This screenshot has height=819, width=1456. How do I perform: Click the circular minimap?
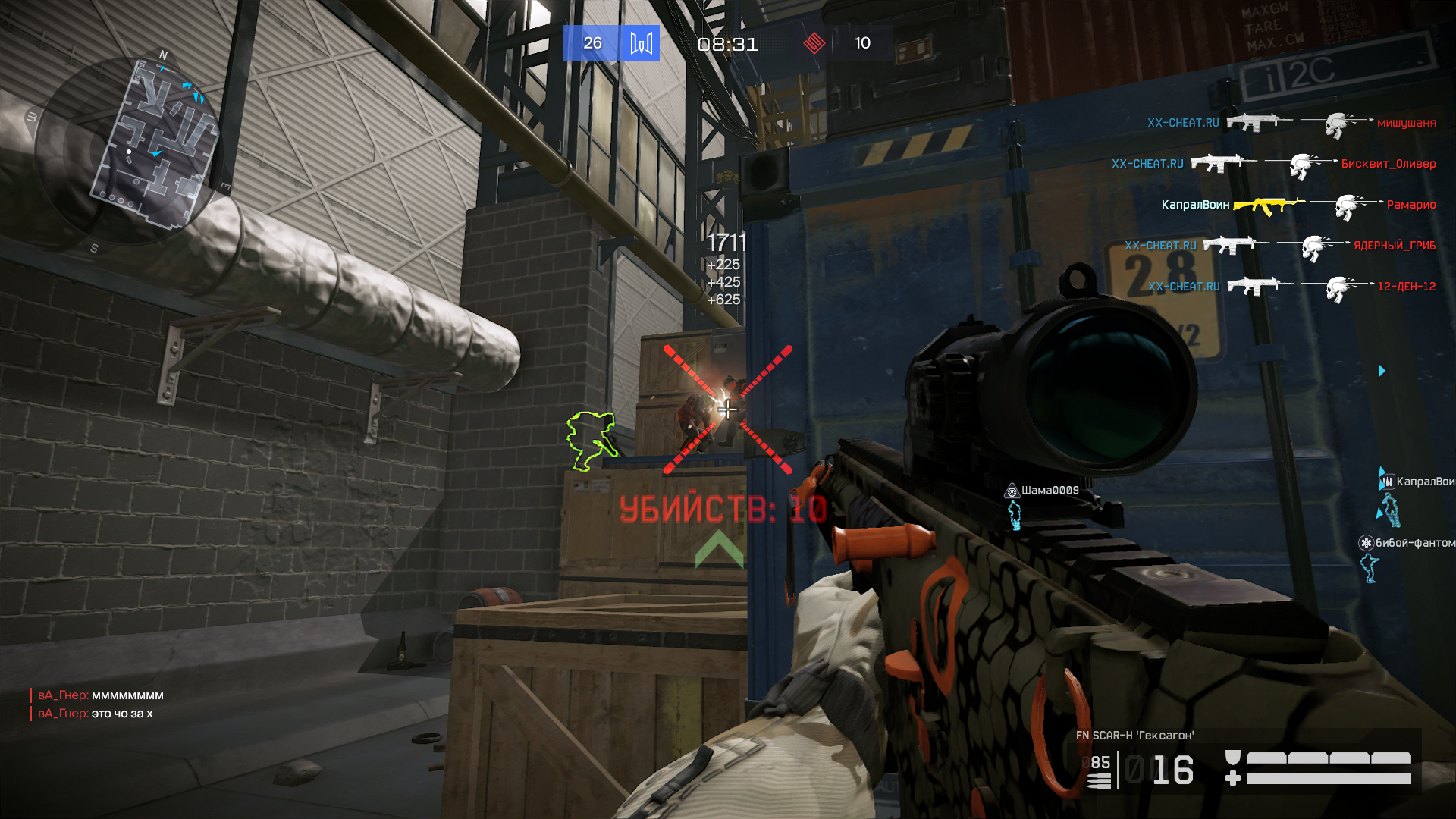click(129, 148)
